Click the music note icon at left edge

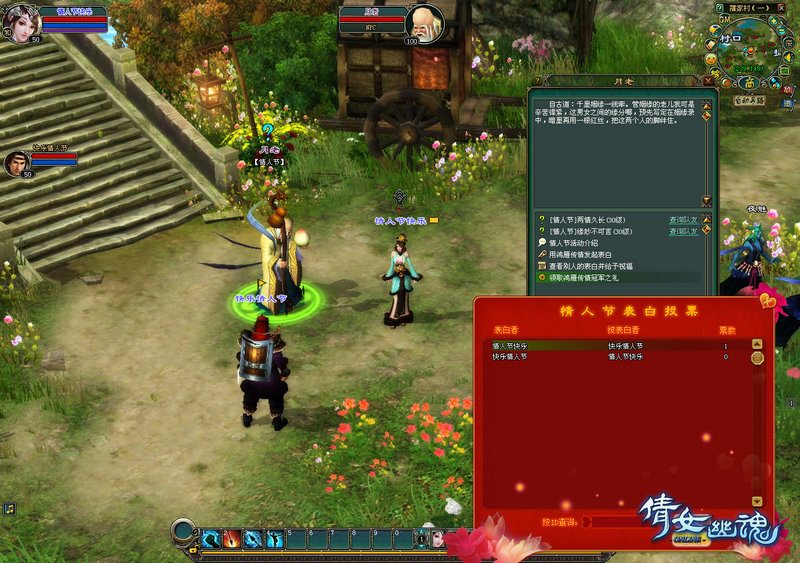[9, 509]
